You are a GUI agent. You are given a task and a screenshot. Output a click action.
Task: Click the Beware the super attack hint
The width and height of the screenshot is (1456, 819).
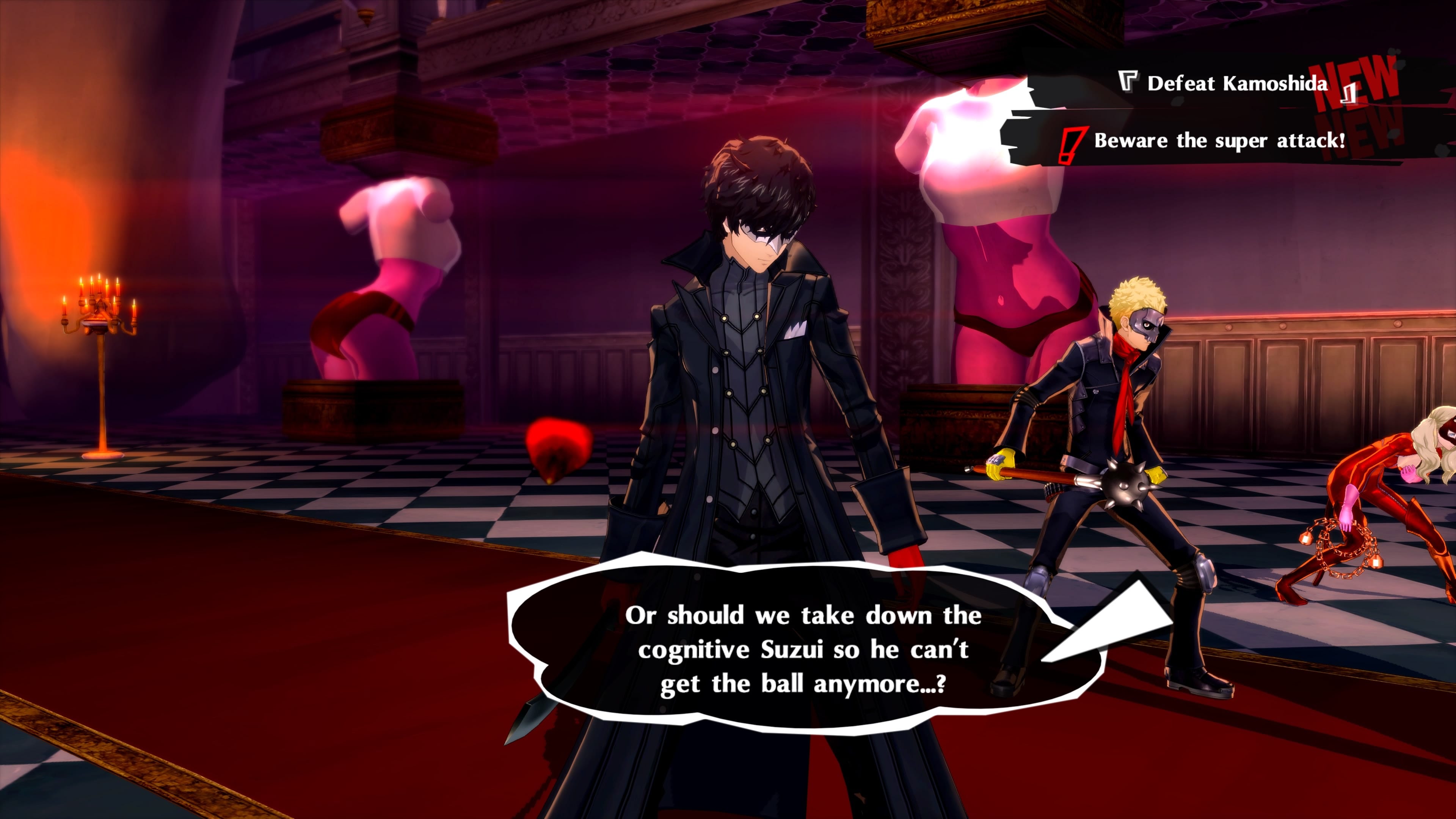point(1219,141)
